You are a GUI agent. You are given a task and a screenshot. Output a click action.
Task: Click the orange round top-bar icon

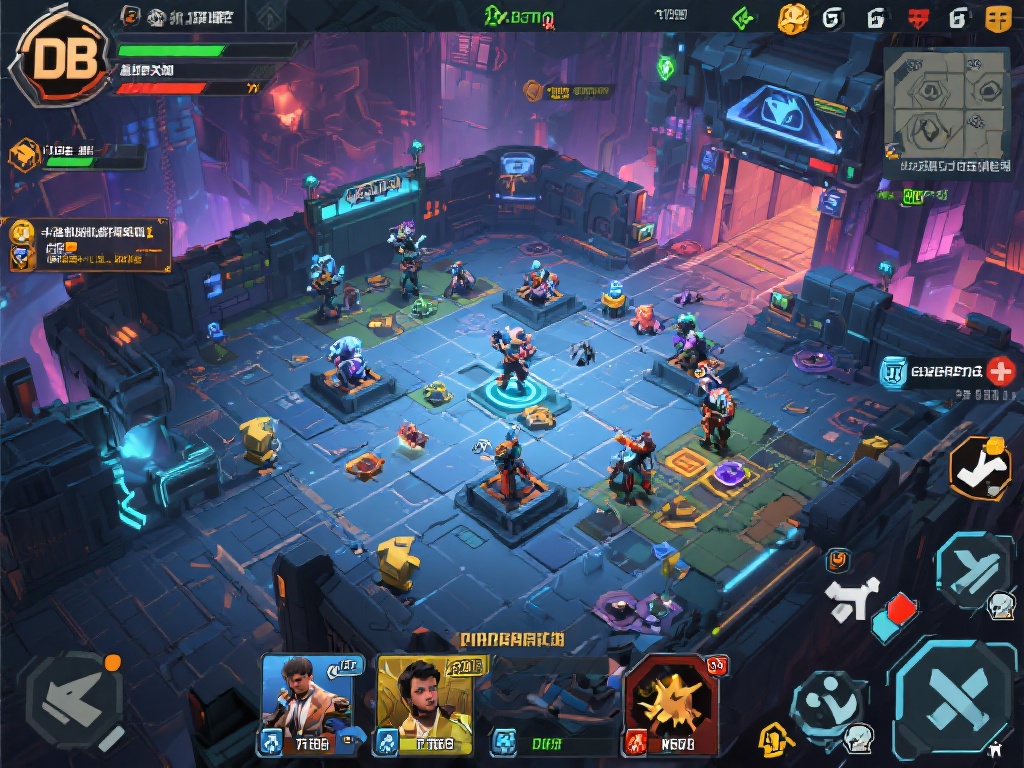(x=792, y=17)
